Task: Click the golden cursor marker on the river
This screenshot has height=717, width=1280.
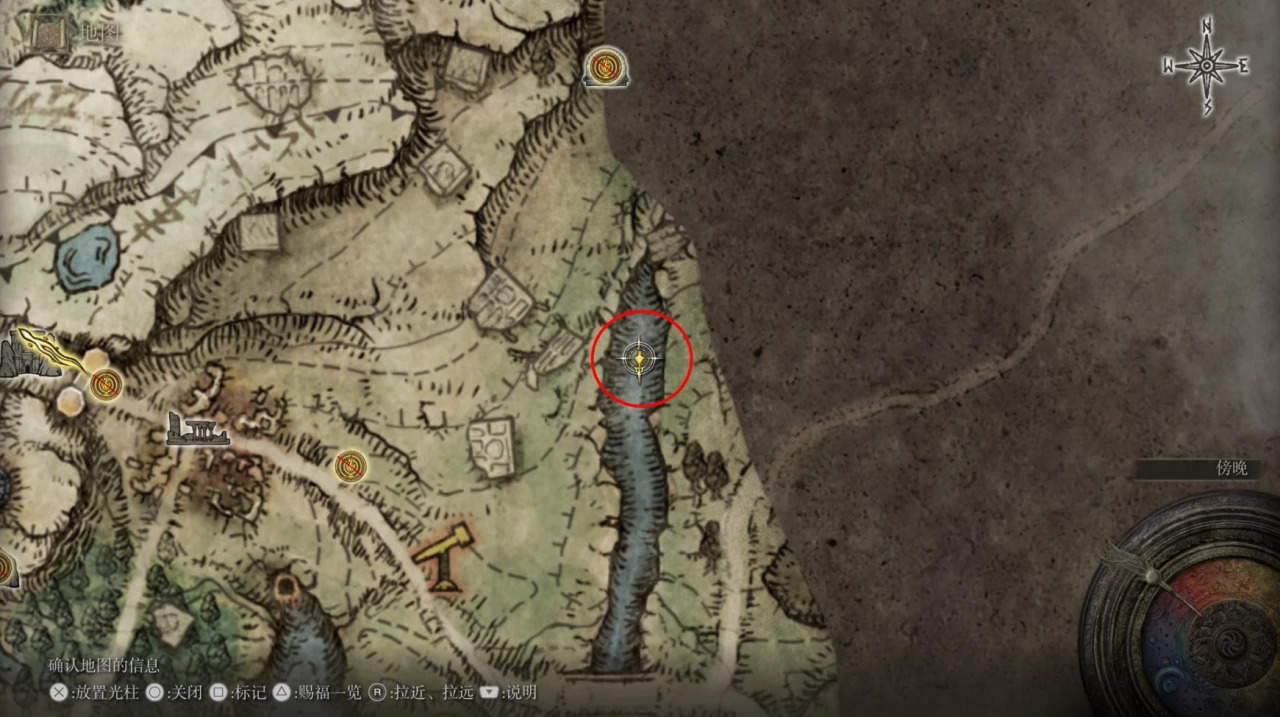Action: pos(639,357)
